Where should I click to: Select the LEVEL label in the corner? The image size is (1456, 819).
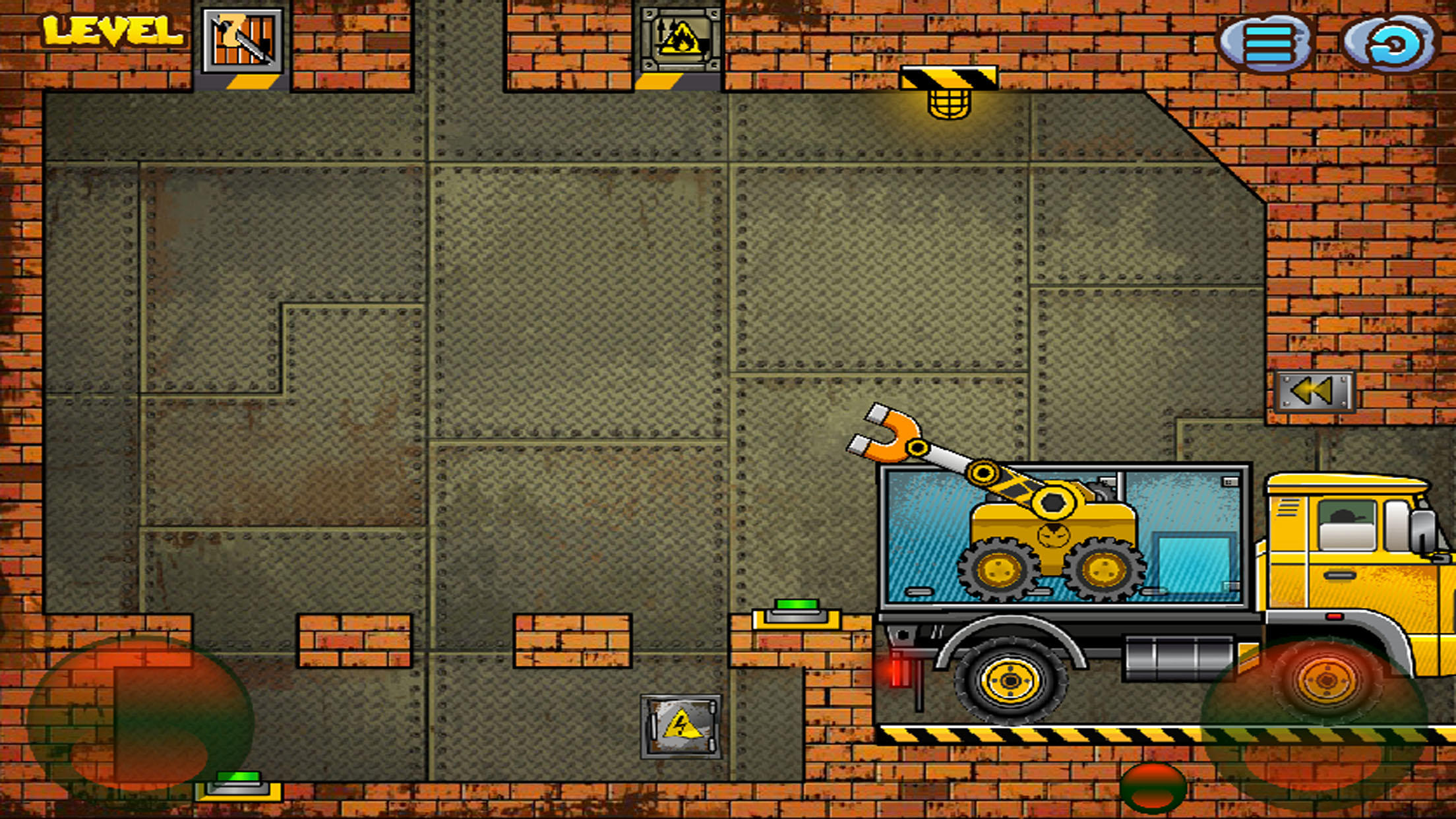click(x=113, y=30)
